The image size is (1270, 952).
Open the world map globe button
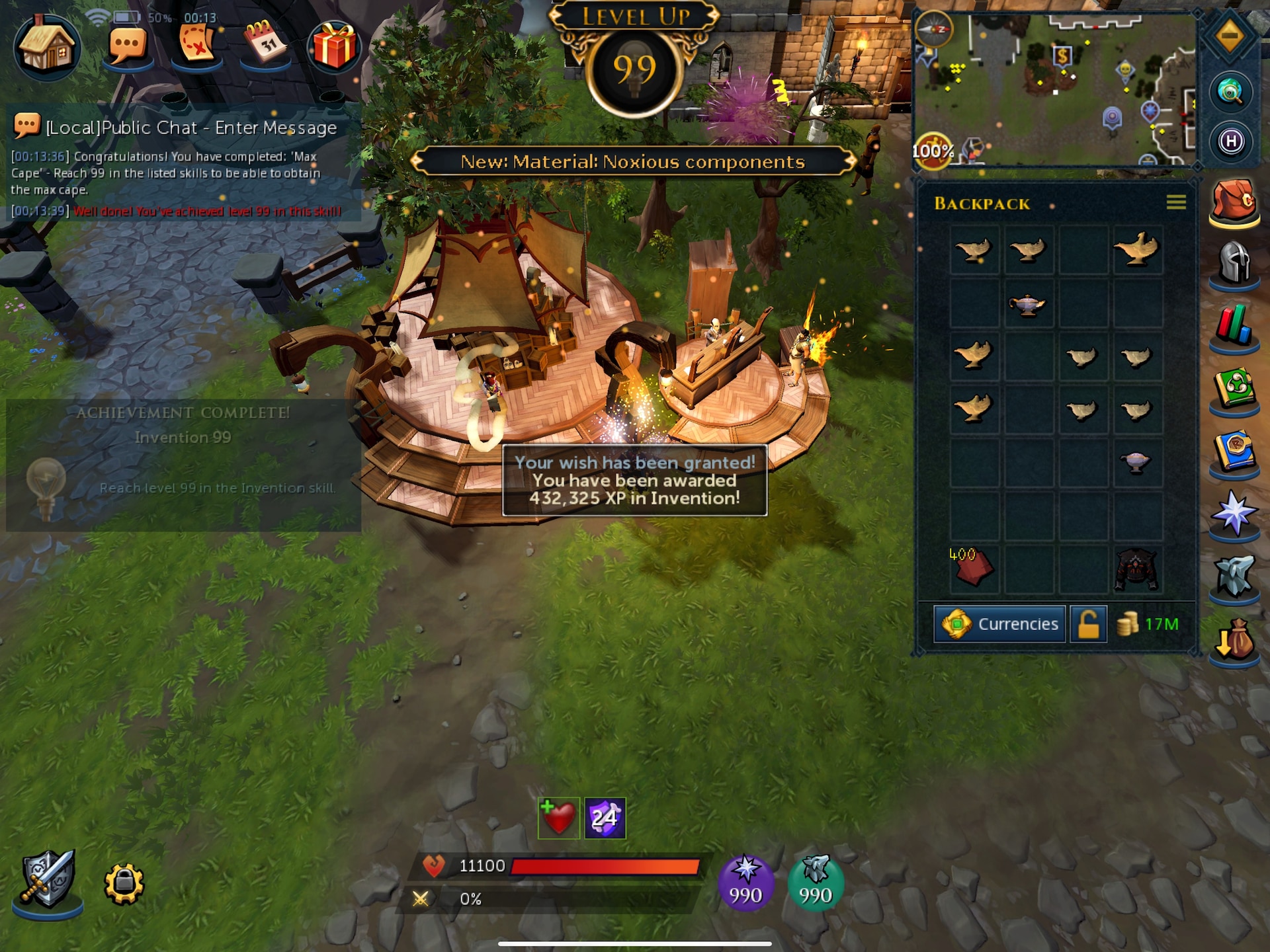tap(1230, 93)
